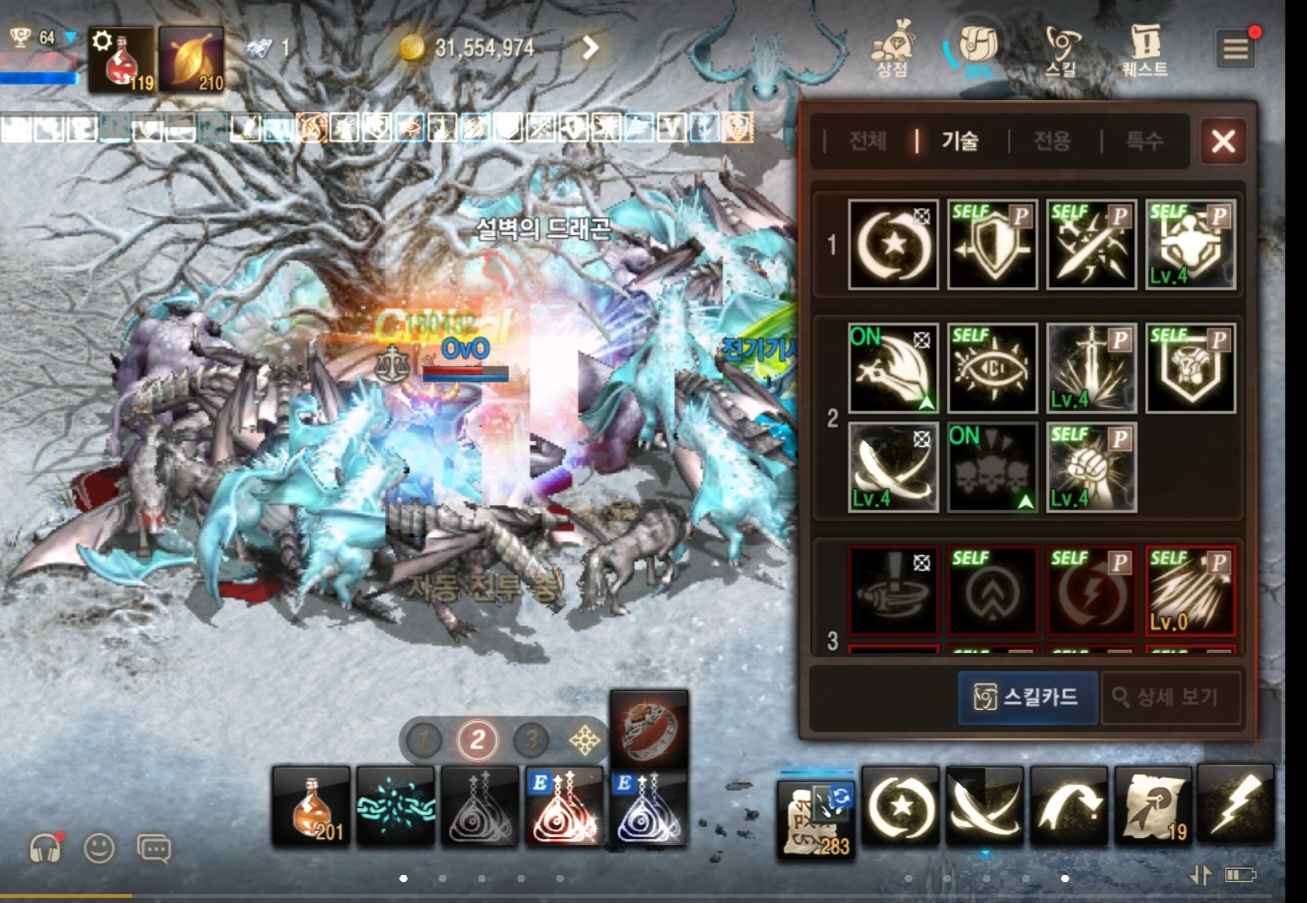The height and width of the screenshot is (903, 1307).
Task: Open the 퀘스트 quest icon
Action: pos(1144,50)
